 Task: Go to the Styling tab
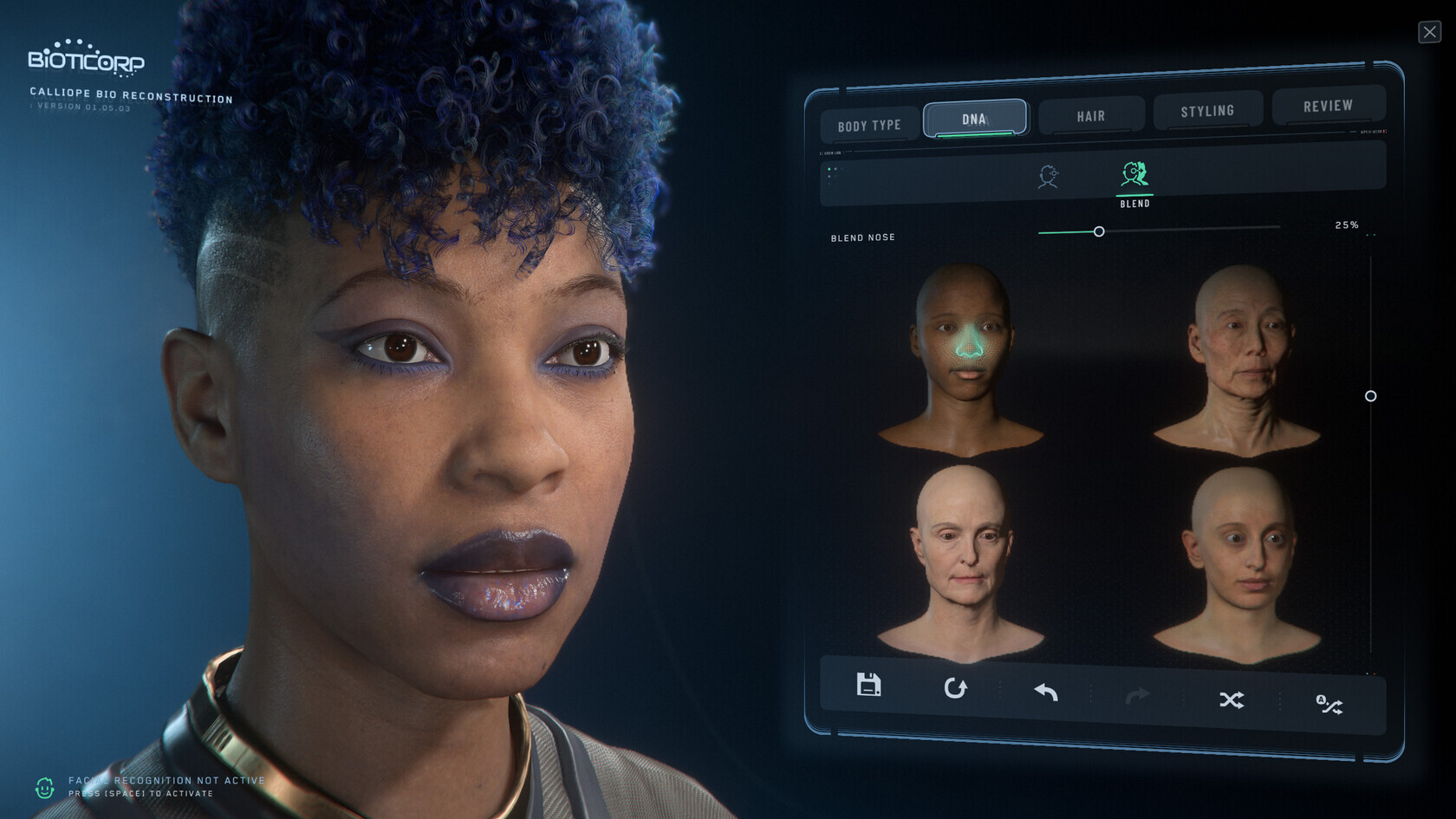pyautogui.click(x=1206, y=111)
